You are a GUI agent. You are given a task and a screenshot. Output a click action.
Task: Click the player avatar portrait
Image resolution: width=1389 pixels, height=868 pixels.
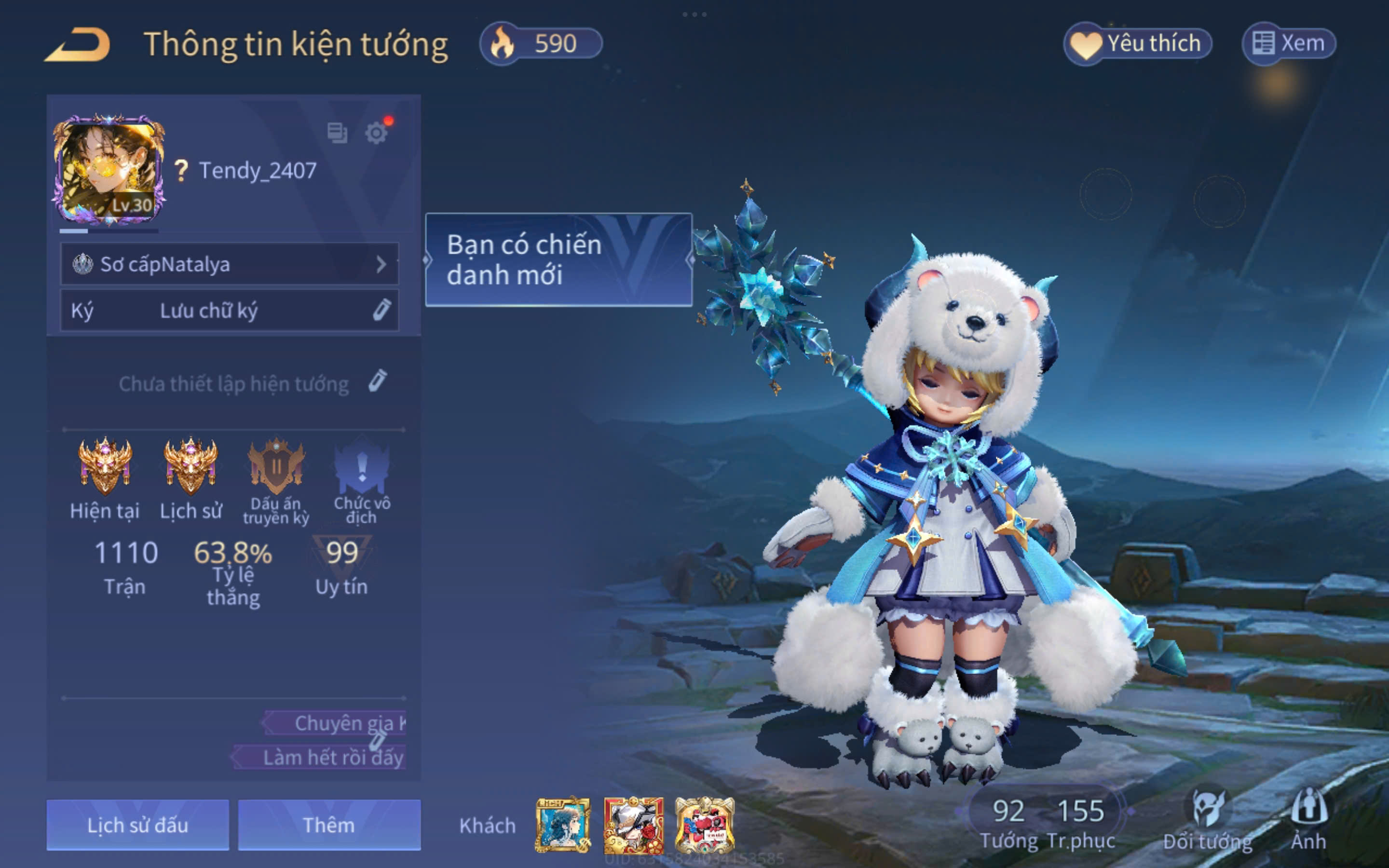(109, 169)
